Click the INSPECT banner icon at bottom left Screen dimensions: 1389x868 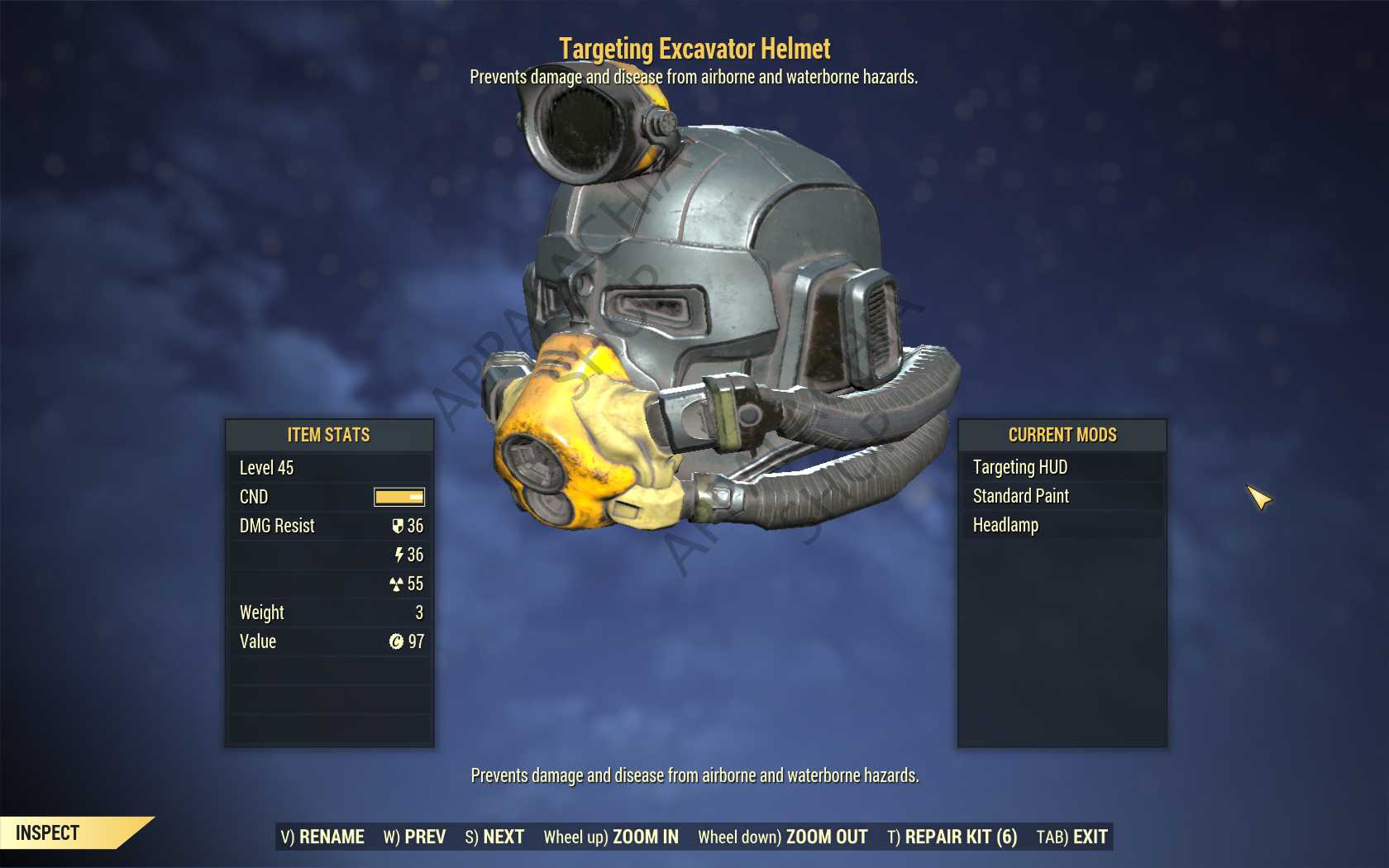point(45,832)
